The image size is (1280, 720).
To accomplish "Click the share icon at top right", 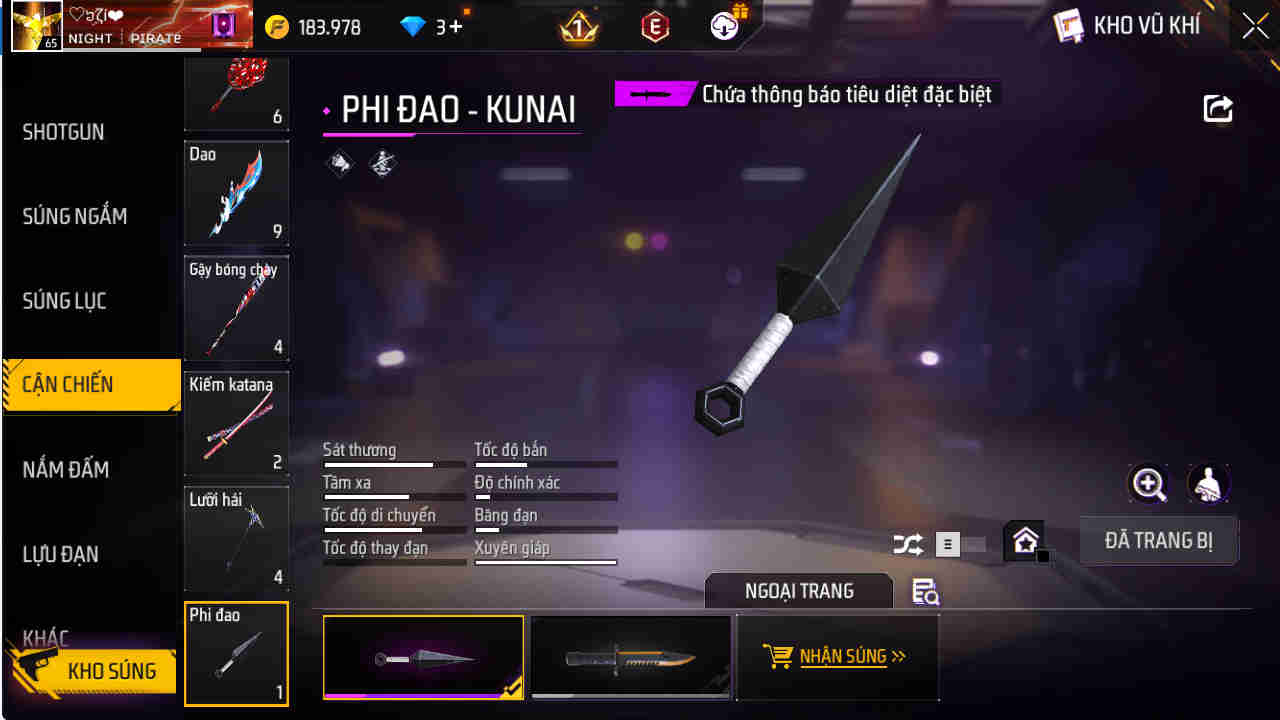I will (1218, 109).
